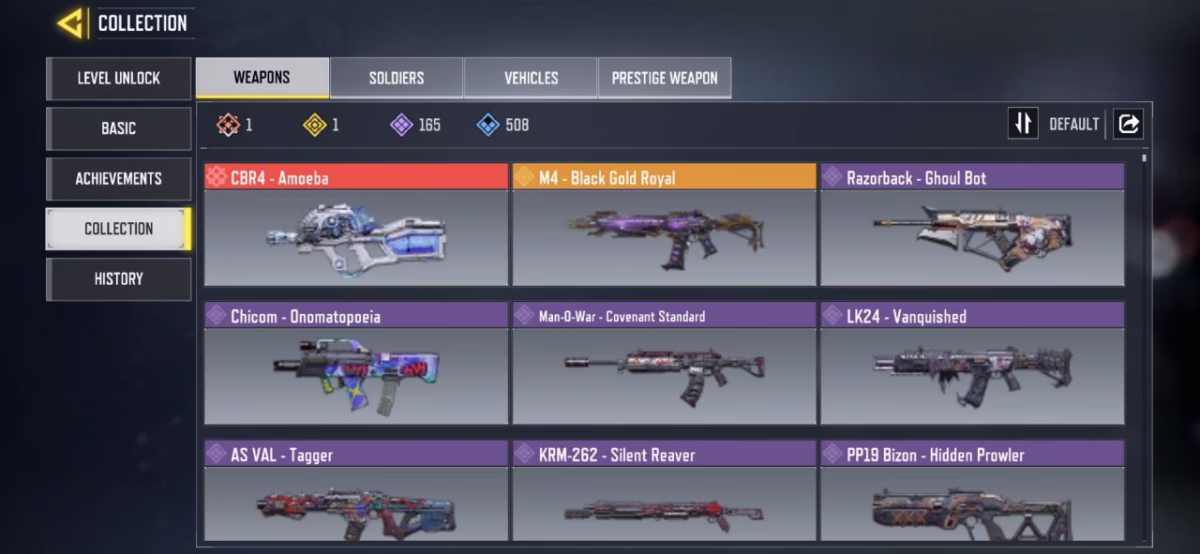Open the Level Unlock section
The width and height of the screenshot is (1200, 554).
click(x=118, y=78)
